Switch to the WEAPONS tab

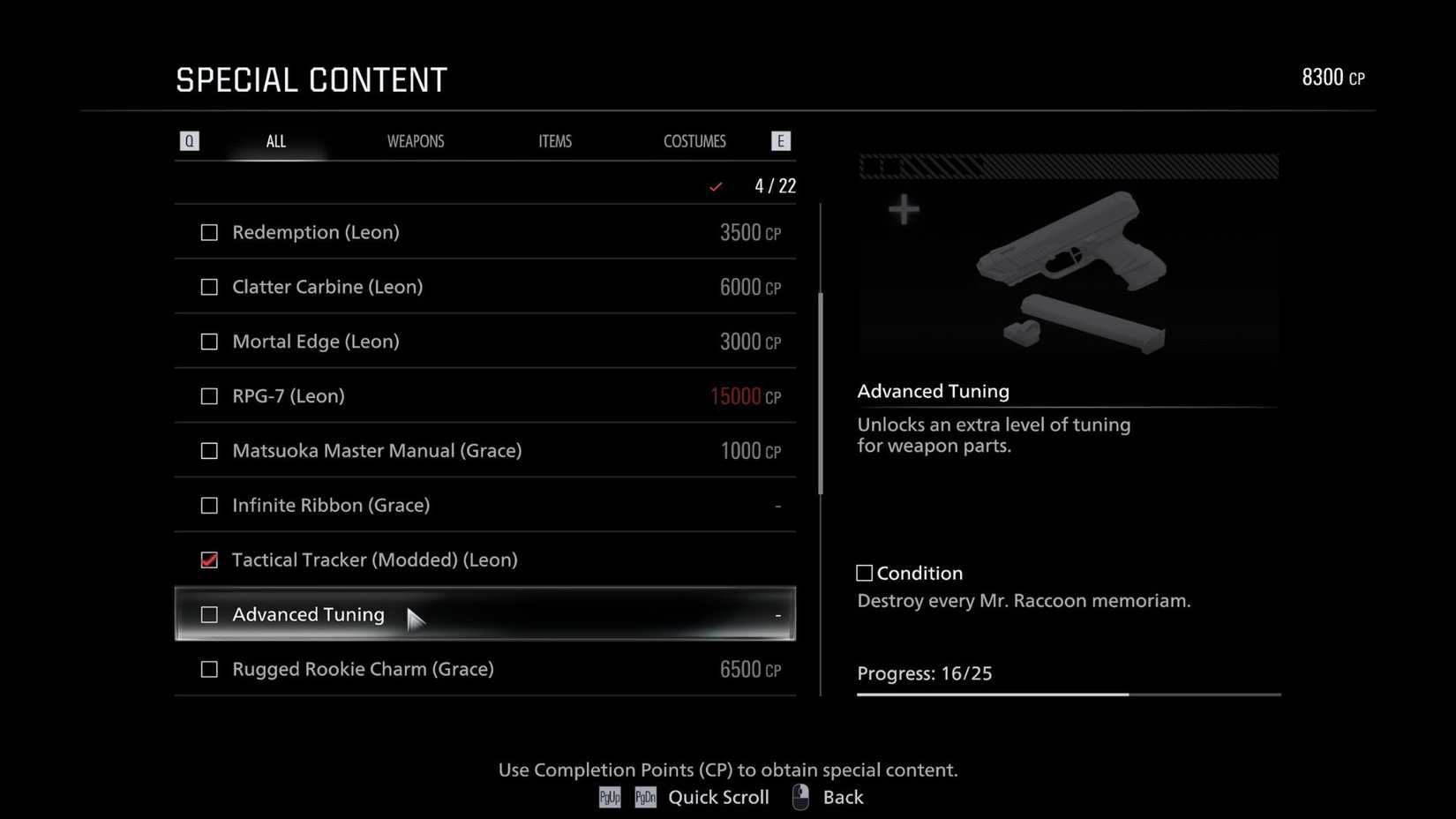pyautogui.click(x=416, y=140)
